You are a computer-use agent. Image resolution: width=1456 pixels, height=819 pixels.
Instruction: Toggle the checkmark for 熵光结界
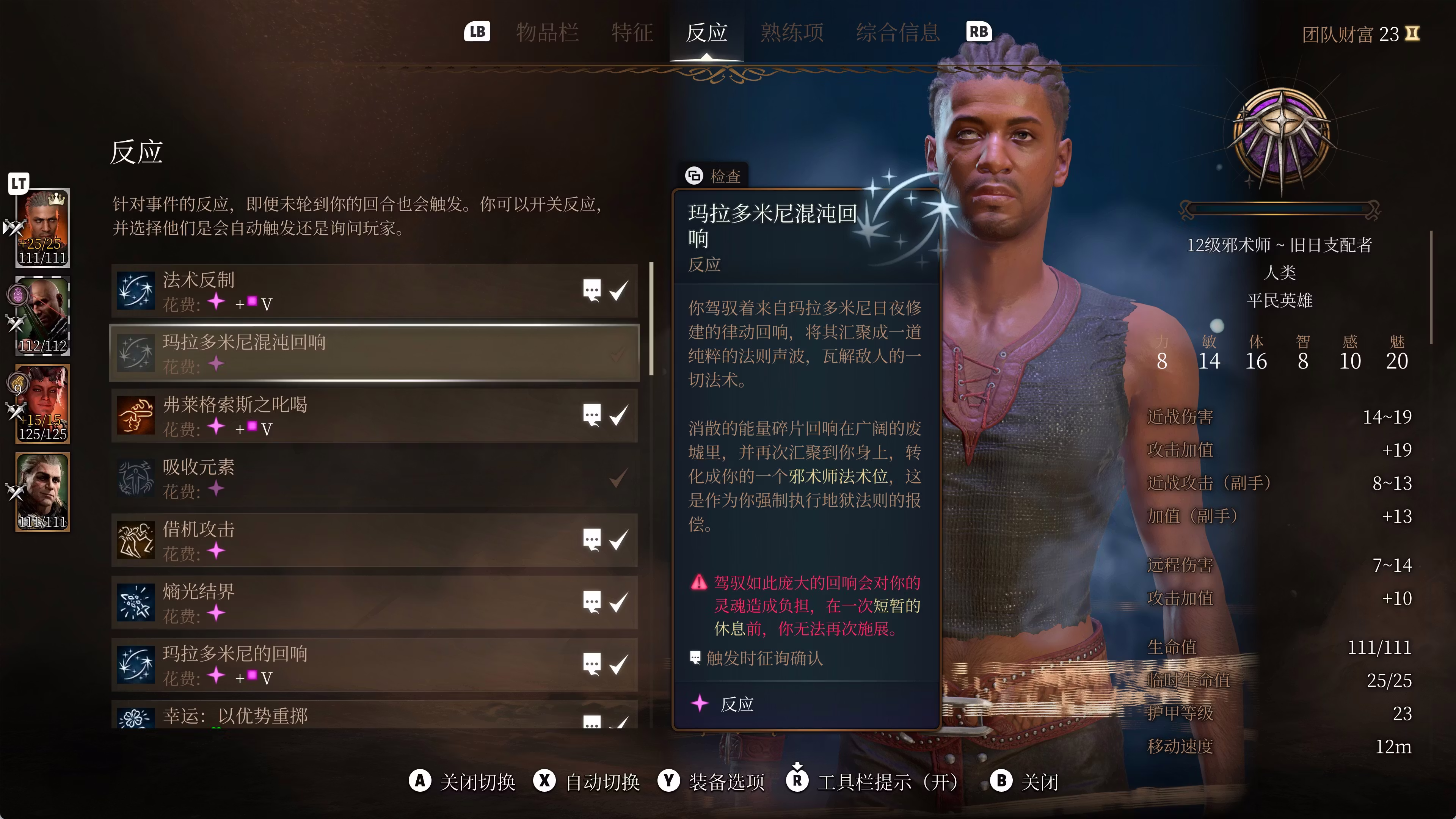[619, 602]
